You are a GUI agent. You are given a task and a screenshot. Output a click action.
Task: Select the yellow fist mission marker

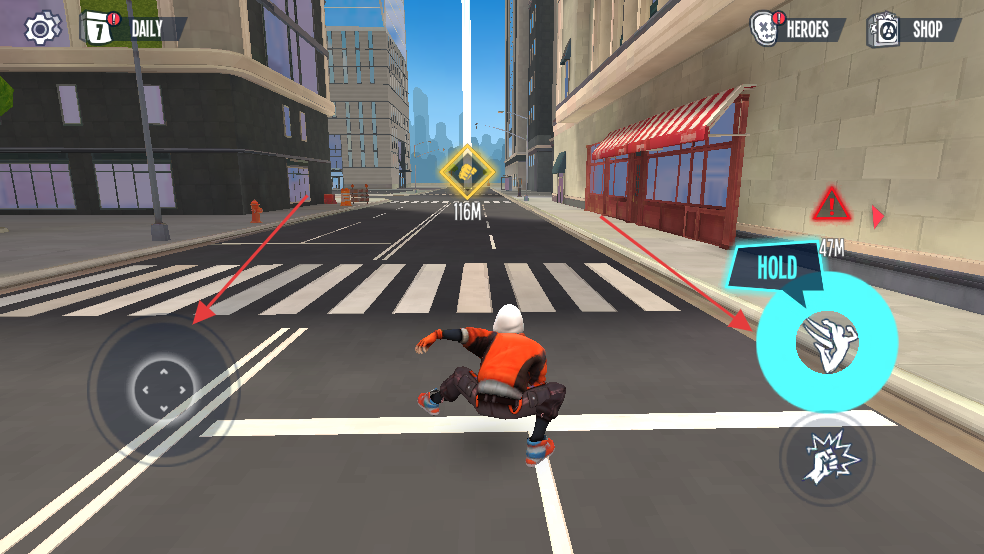tap(466, 171)
